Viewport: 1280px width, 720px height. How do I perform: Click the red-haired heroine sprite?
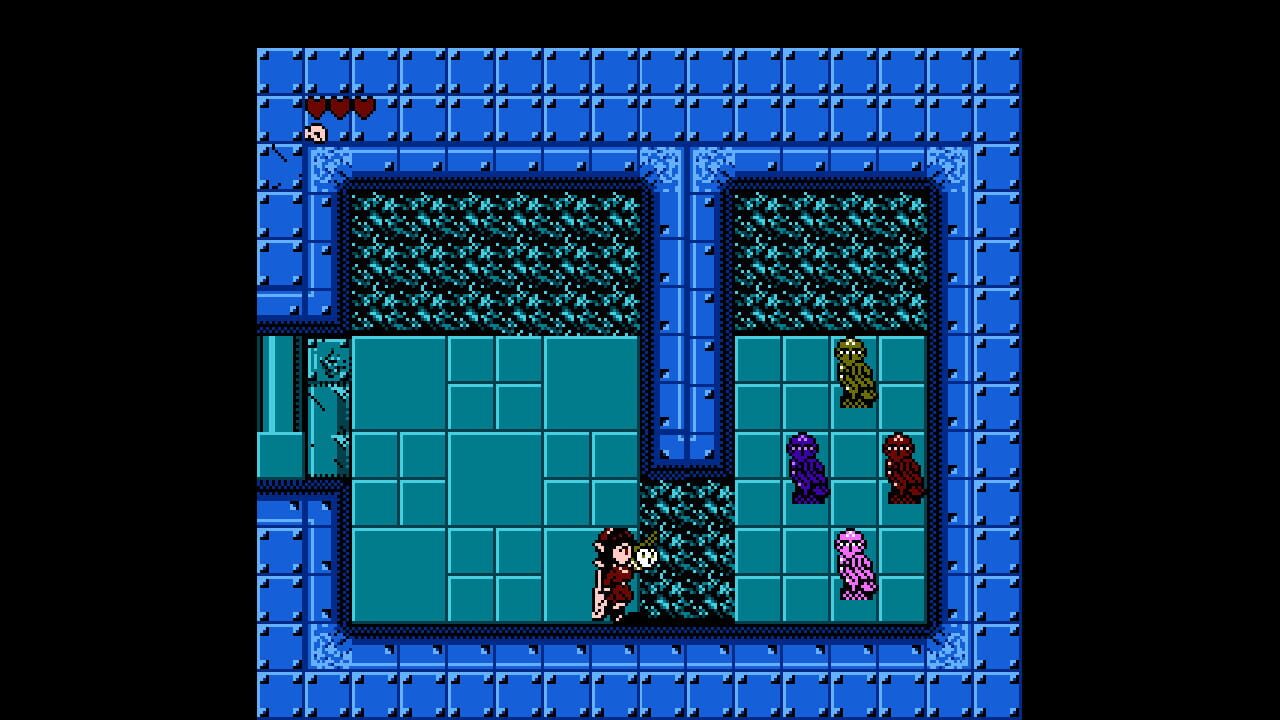click(x=613, y=575)
